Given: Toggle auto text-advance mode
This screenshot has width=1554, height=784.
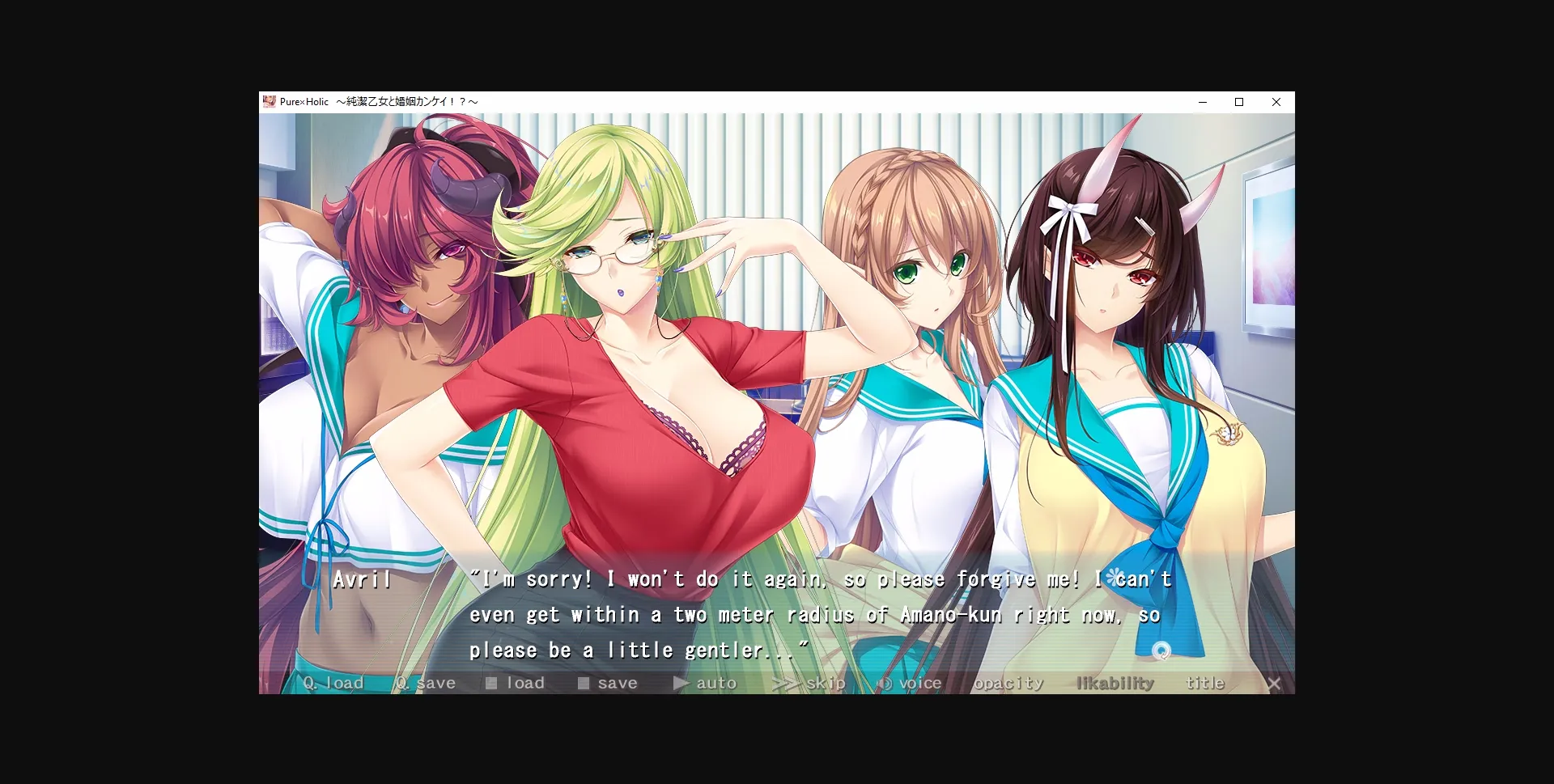Looking at the screenshot, I should point(715,682).
